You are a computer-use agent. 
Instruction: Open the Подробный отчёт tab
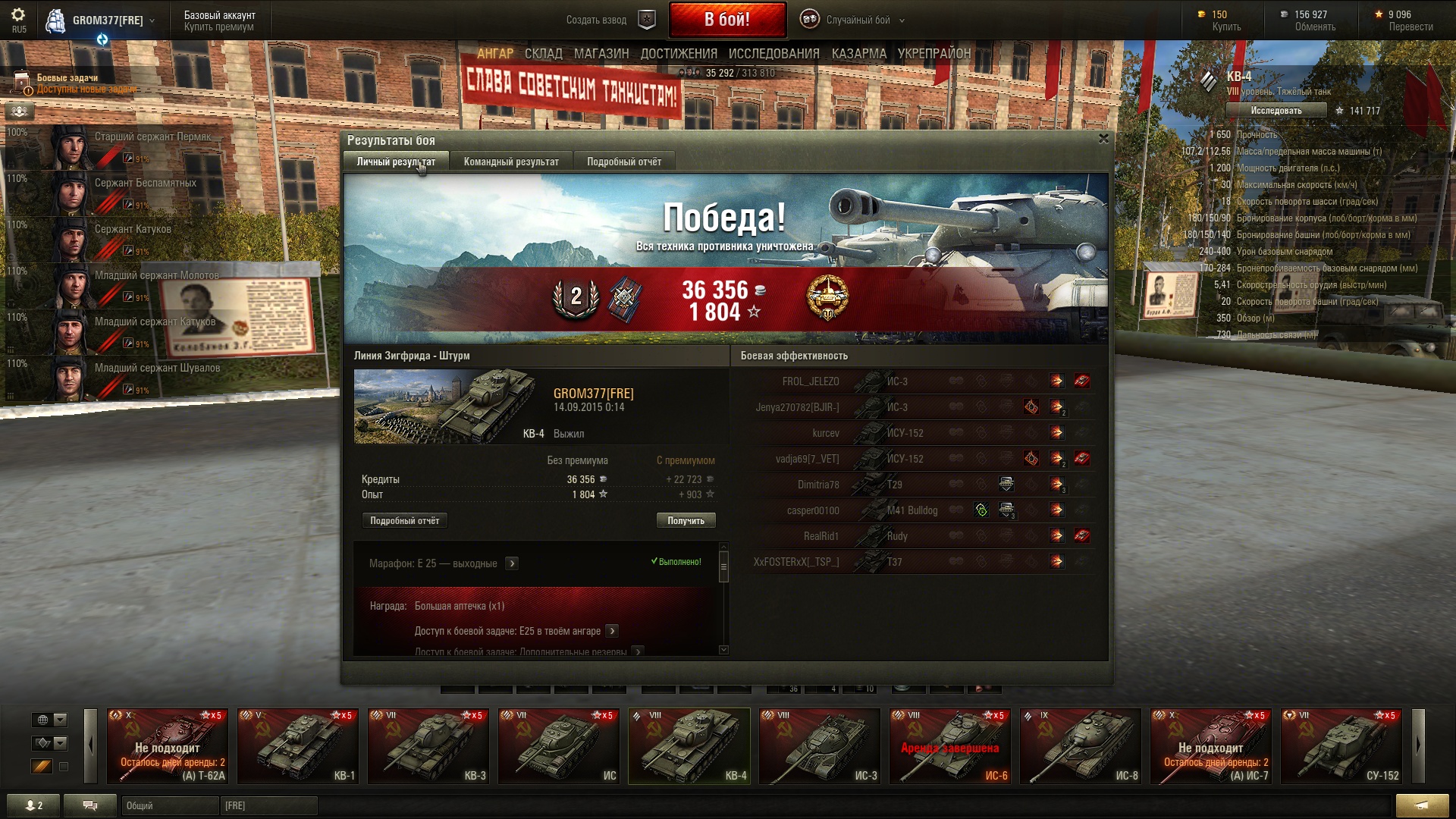click(623, 162)
